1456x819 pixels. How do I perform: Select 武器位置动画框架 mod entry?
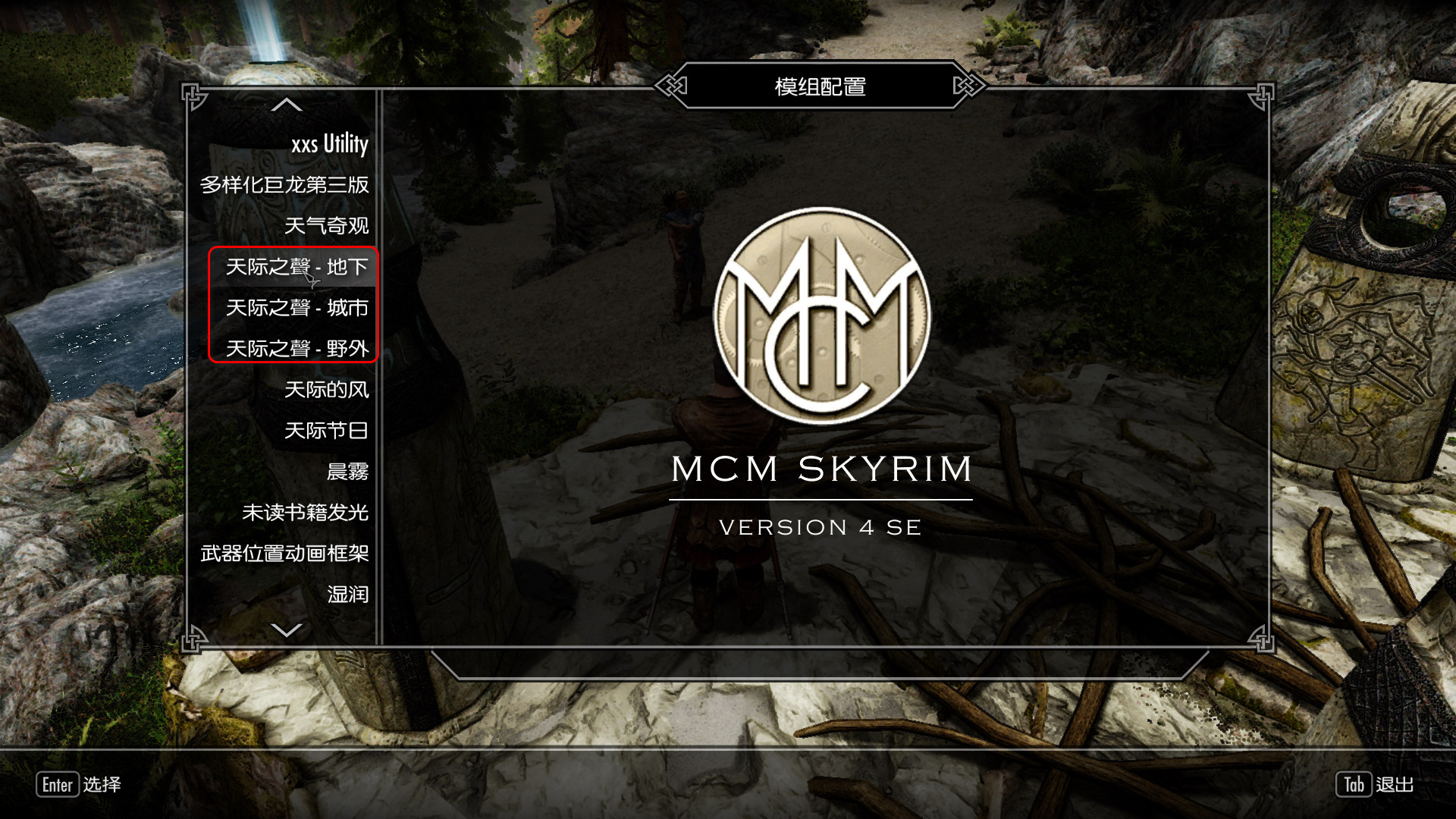(x=284, y=554)
